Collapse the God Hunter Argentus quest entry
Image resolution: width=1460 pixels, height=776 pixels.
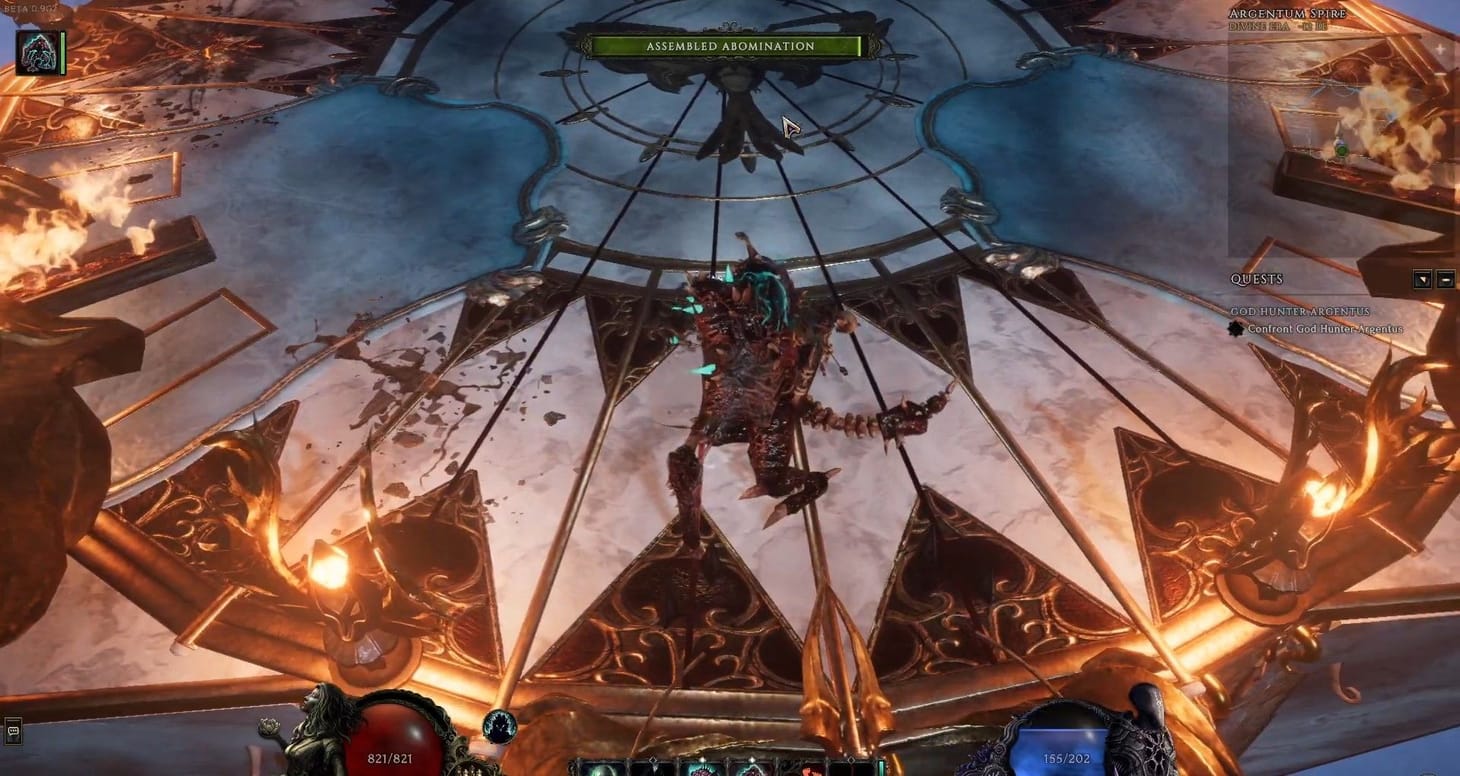pos(1302,312)
